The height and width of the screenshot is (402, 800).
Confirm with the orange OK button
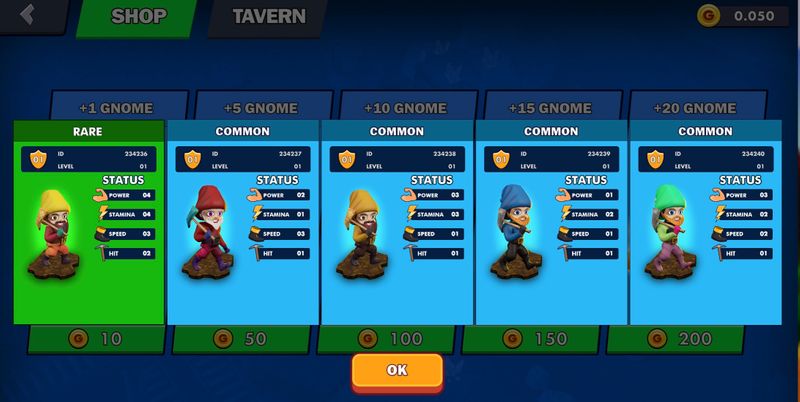[397, 370]
